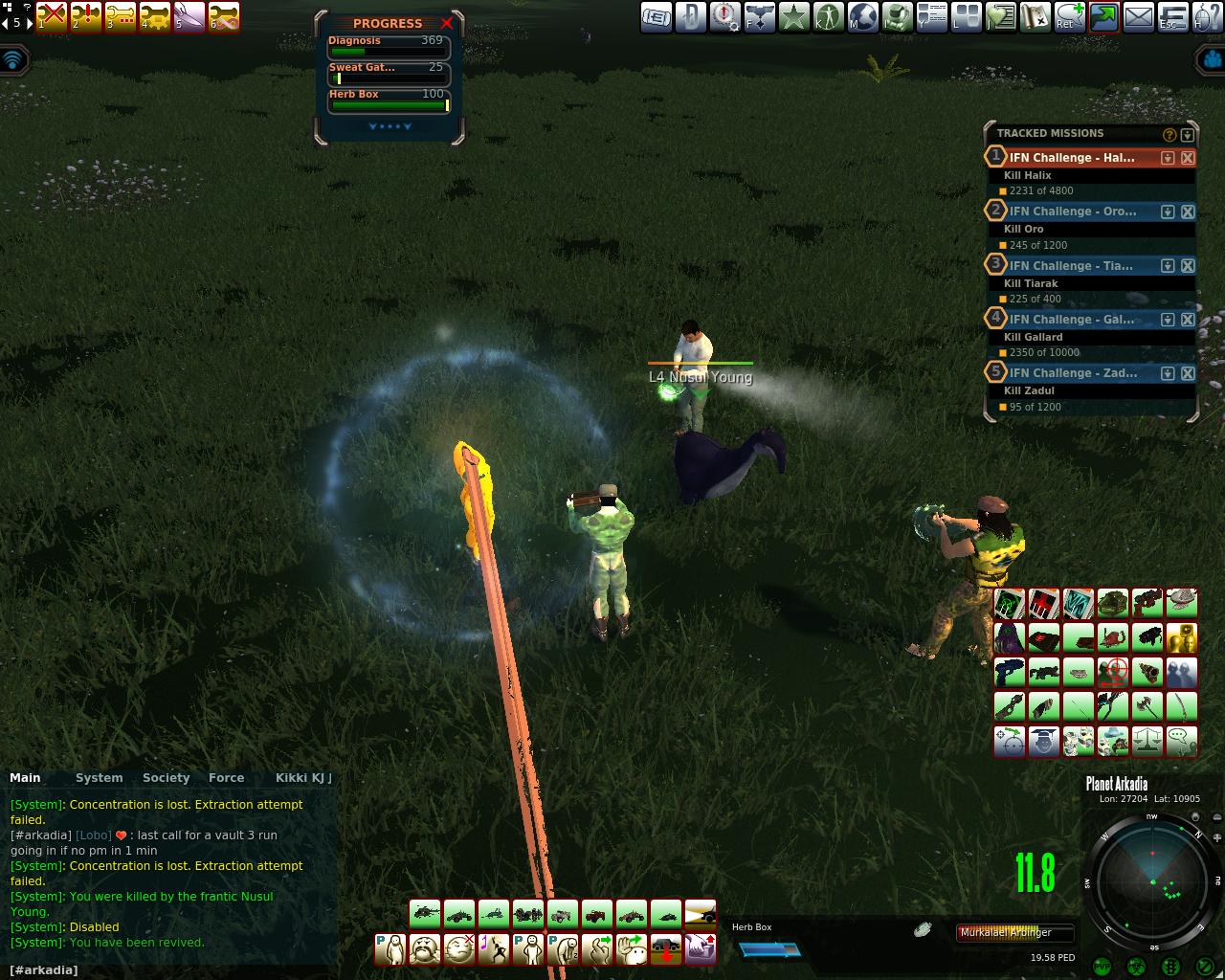
Task: Open the help mouse icon
Action: pos(1207,17)
